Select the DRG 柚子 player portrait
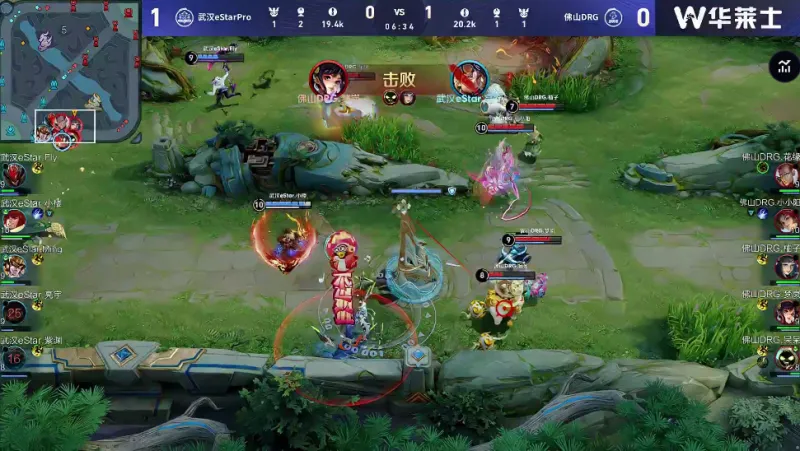 pos(787,266)
